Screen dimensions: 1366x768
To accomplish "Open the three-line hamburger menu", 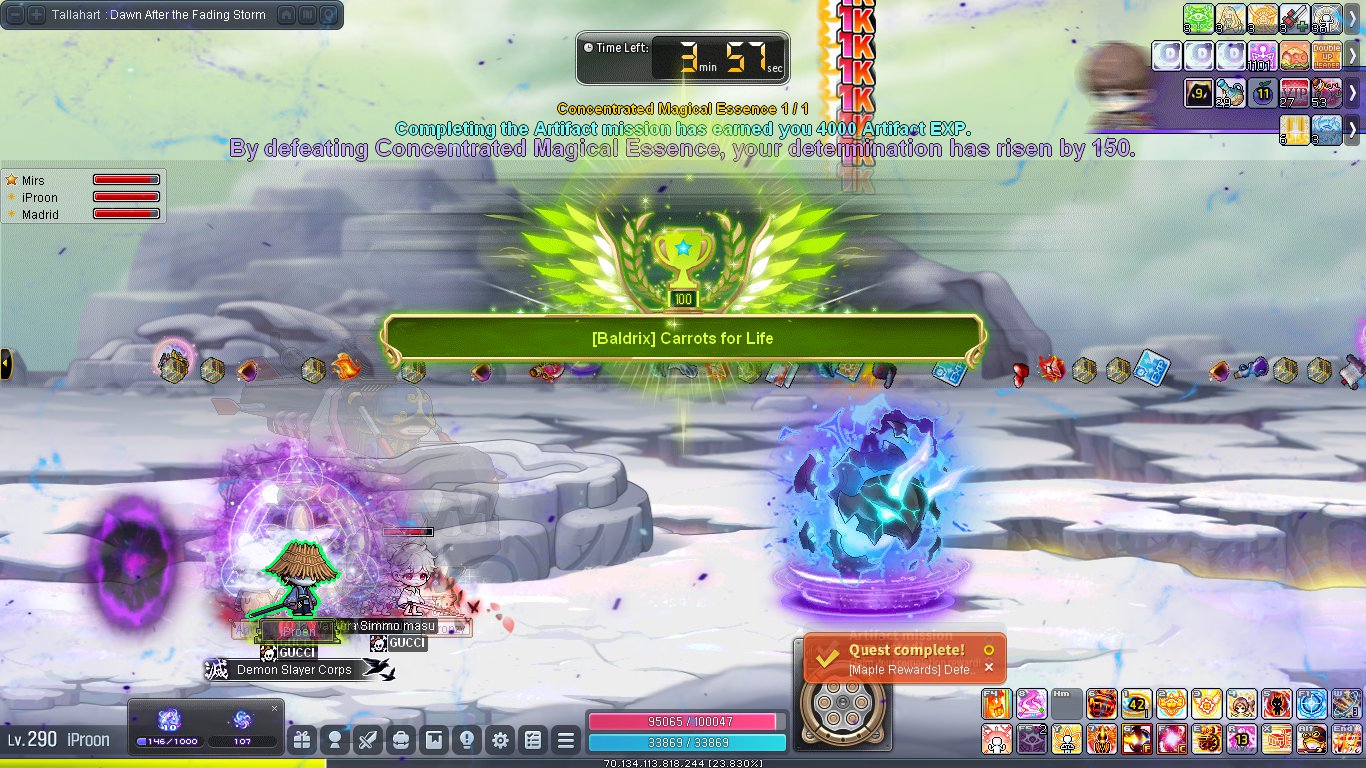I will pos(566,741).
